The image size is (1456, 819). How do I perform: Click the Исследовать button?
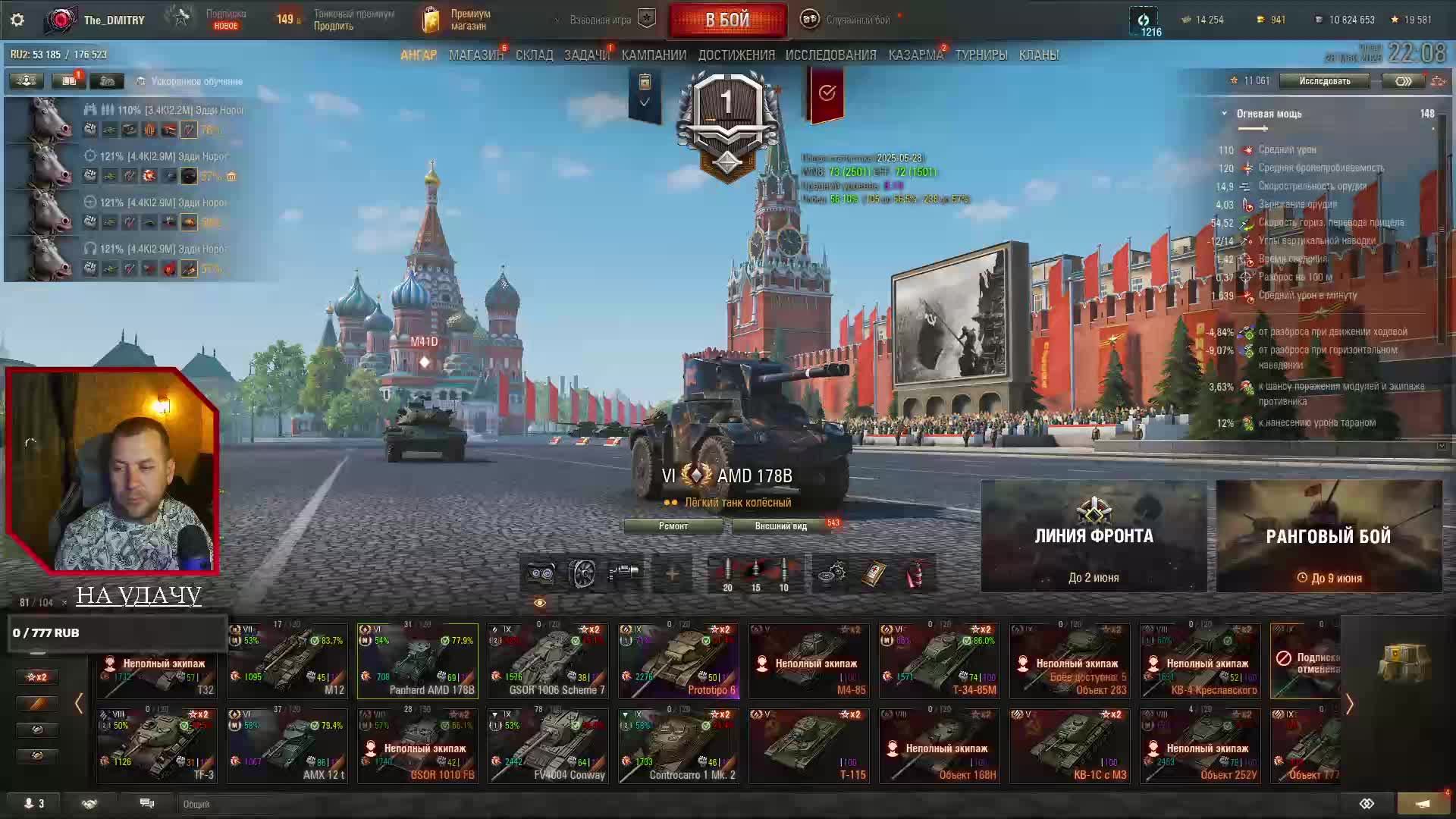coord(1324,81)
